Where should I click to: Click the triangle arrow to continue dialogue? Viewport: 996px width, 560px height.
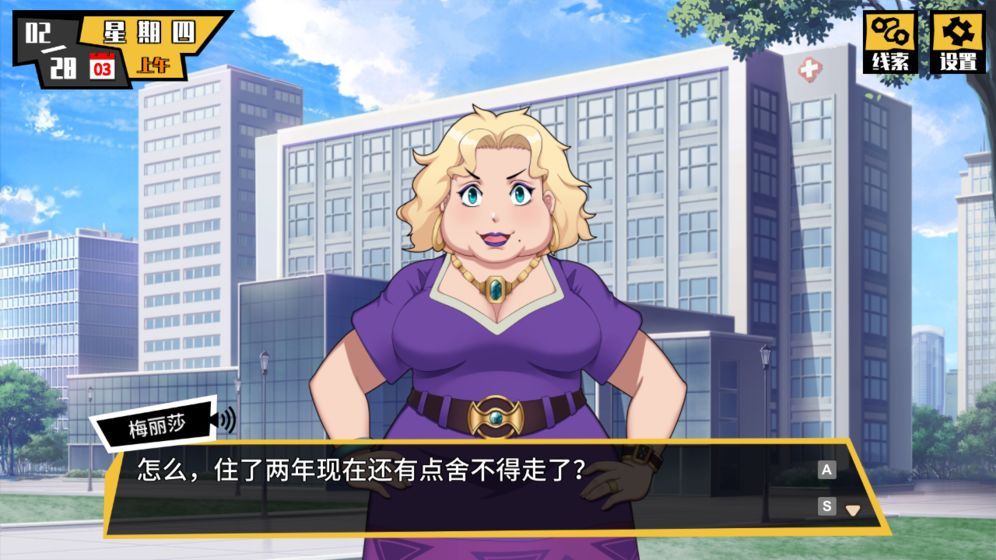[852, 509]
